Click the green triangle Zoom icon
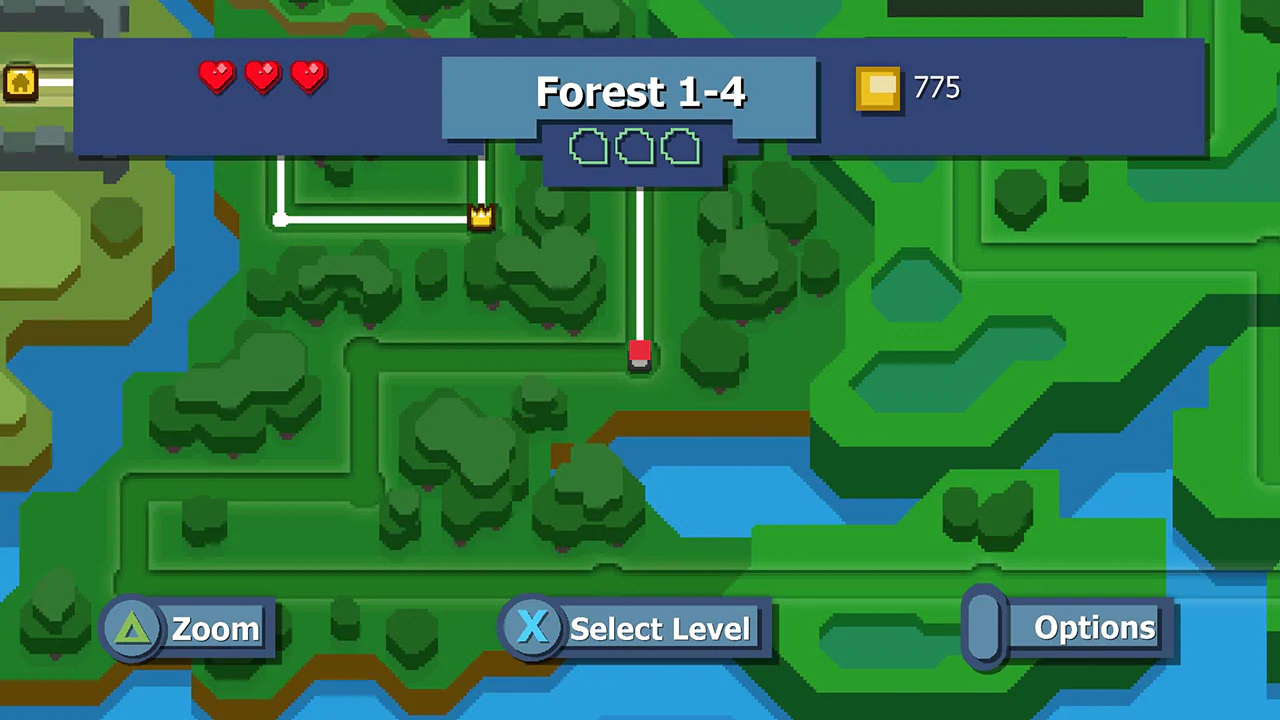 click(133, 628)
